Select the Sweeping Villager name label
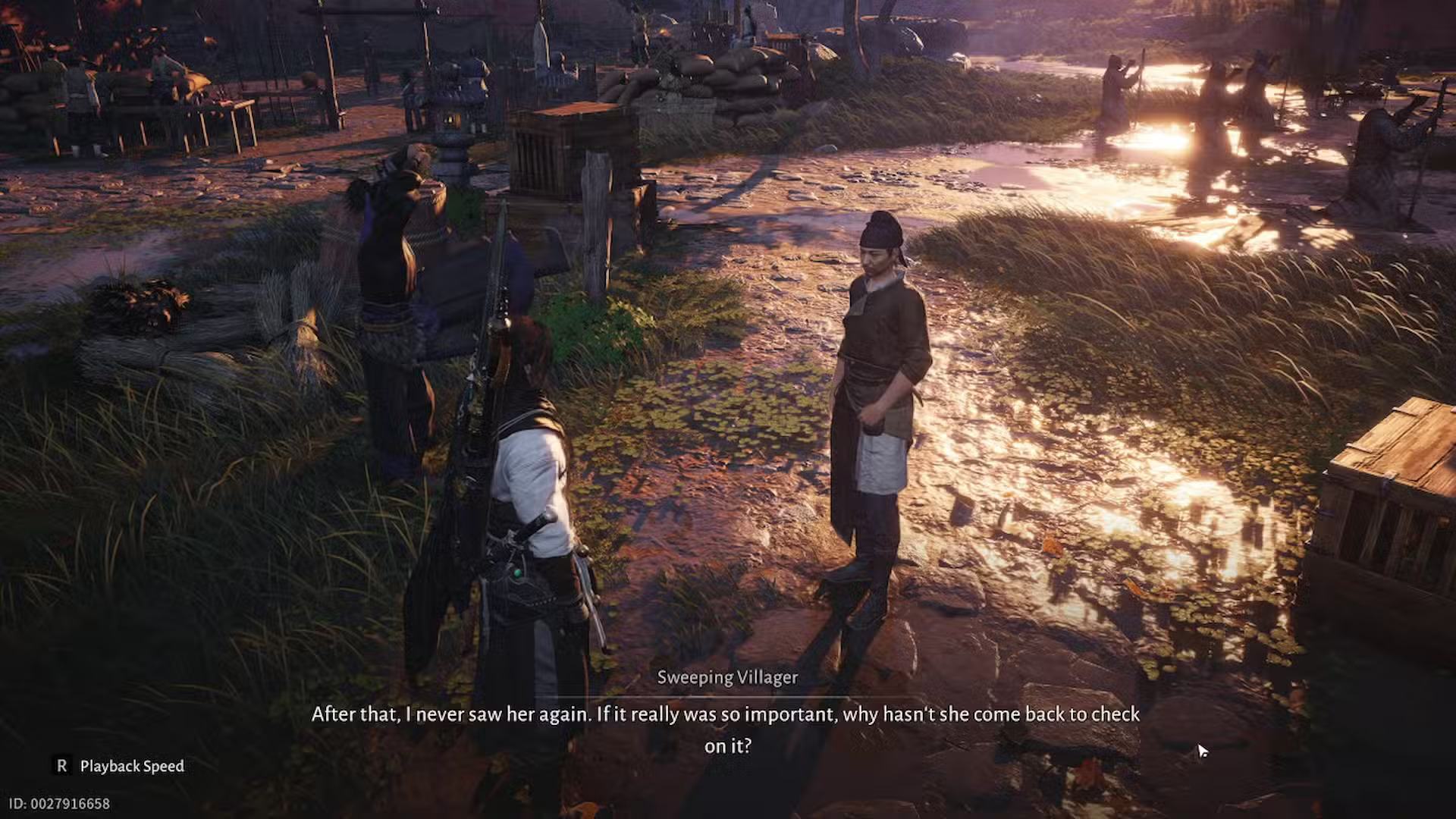This screenshot has width=1456, height=819. pyautogui.click(x=727, y=679)
